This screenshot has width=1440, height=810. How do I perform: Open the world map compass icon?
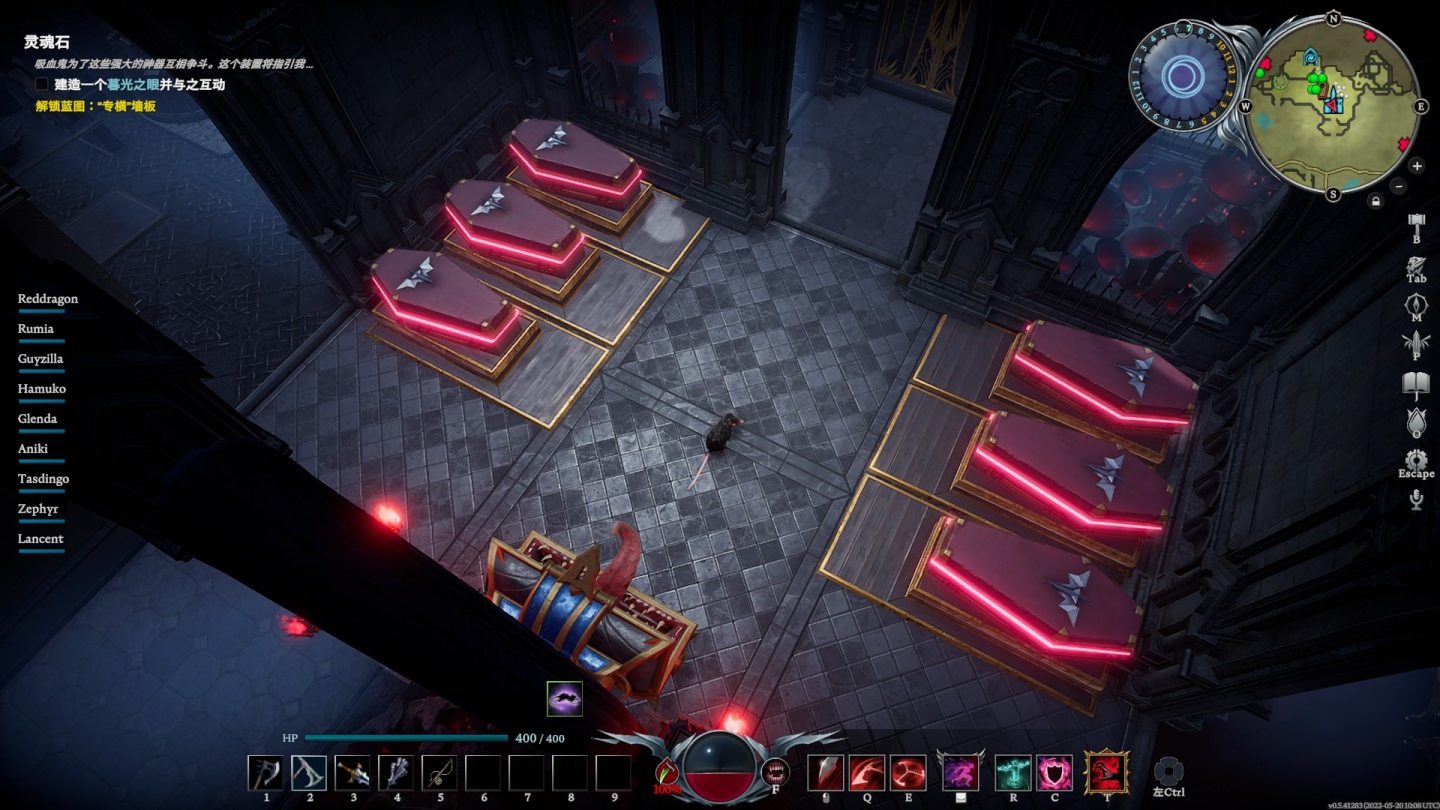tap(1416, 305)
